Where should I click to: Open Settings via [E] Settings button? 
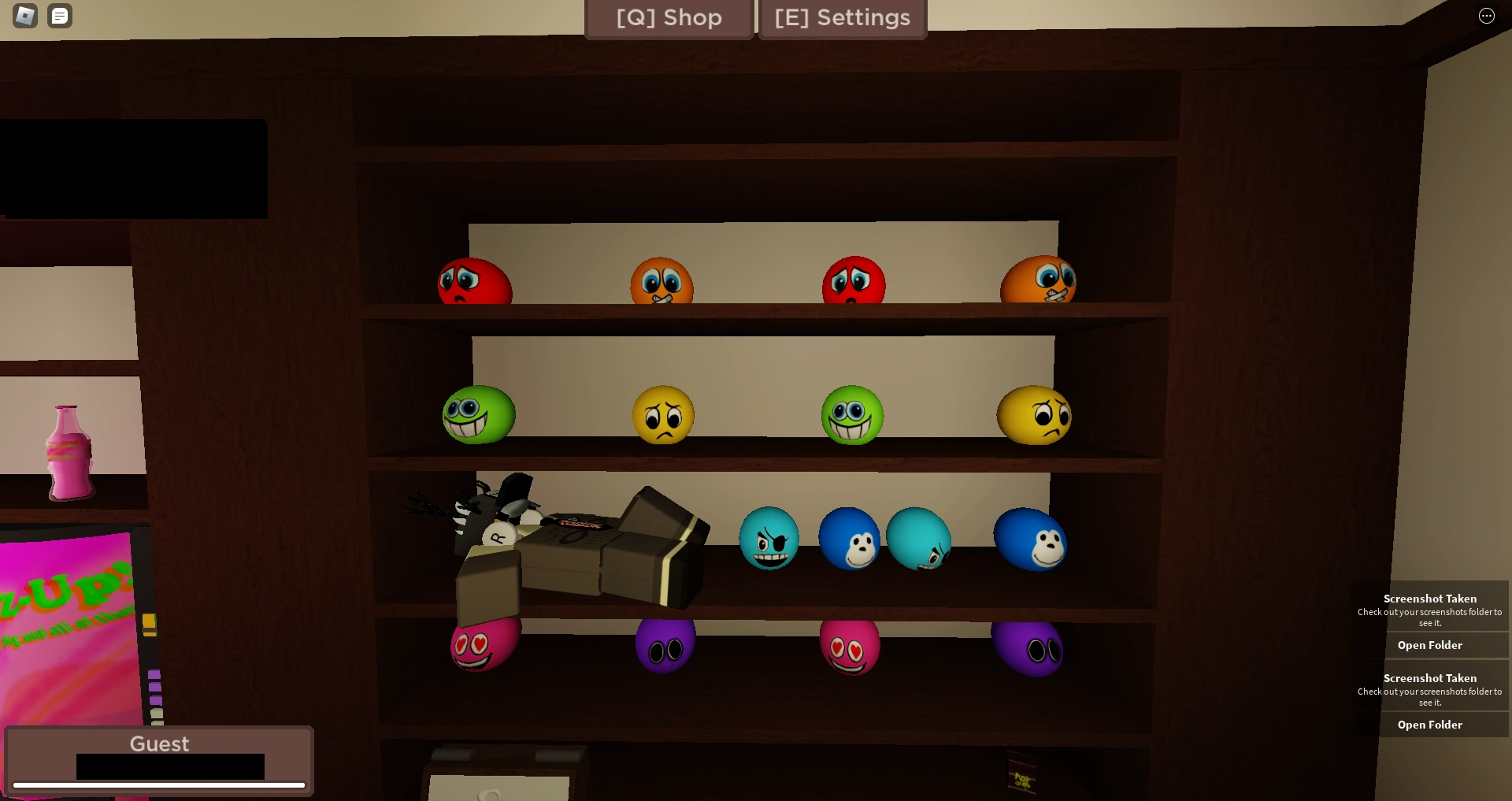[x=842, y=18]
